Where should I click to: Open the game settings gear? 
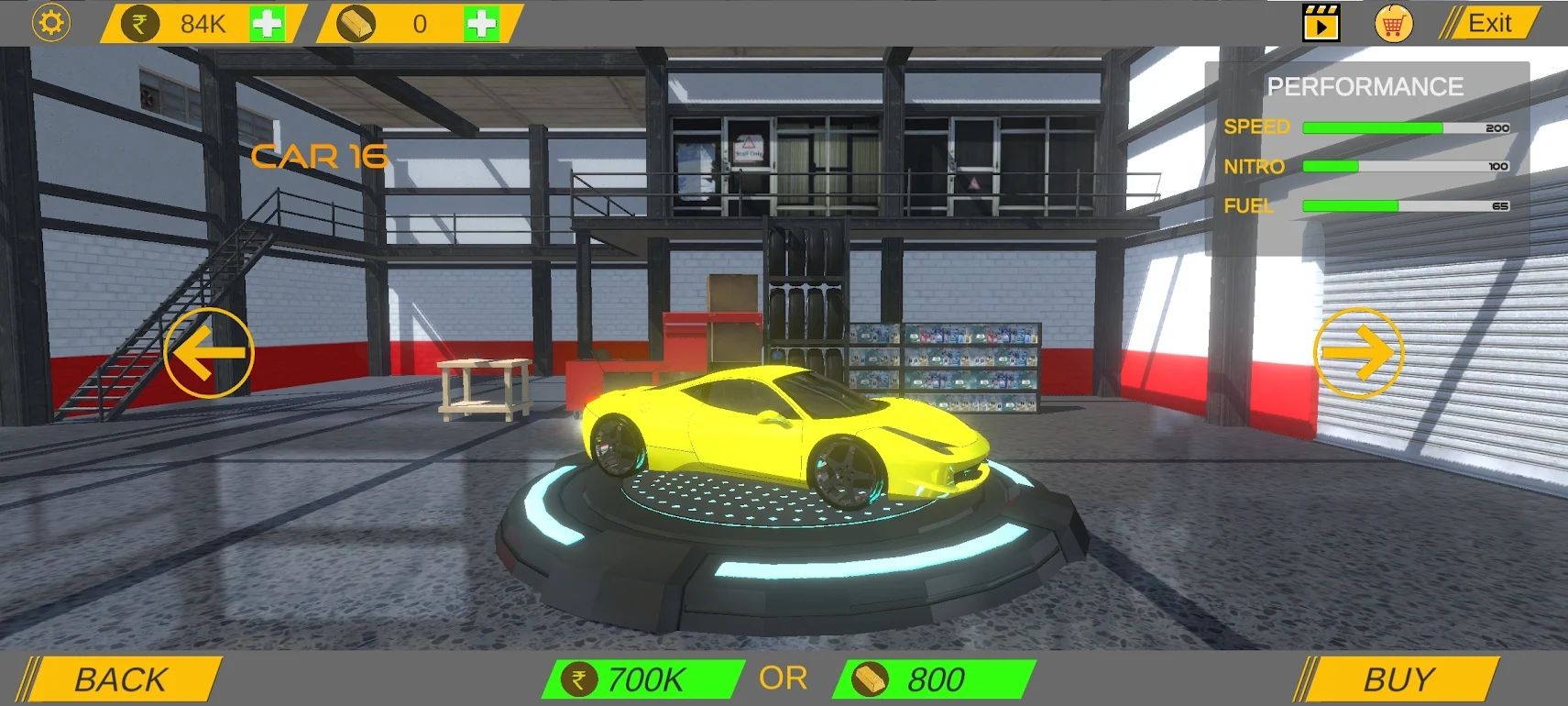tap(50, 22)
